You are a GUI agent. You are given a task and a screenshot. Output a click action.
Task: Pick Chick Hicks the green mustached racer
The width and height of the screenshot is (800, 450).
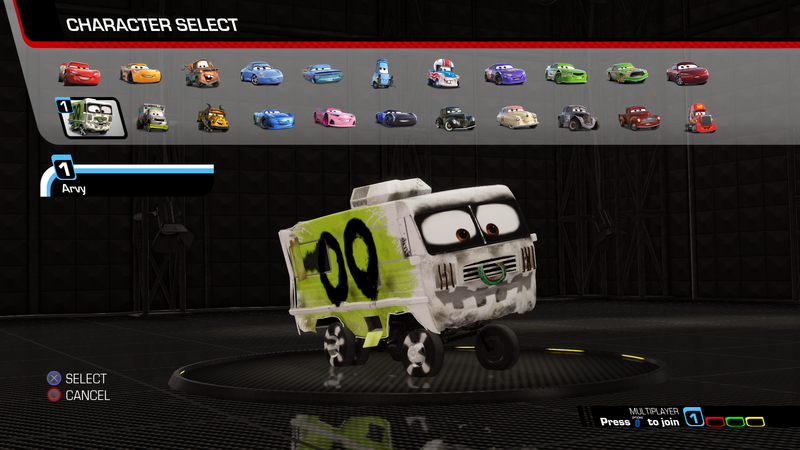pyautogui.click(x=627, y=73)
